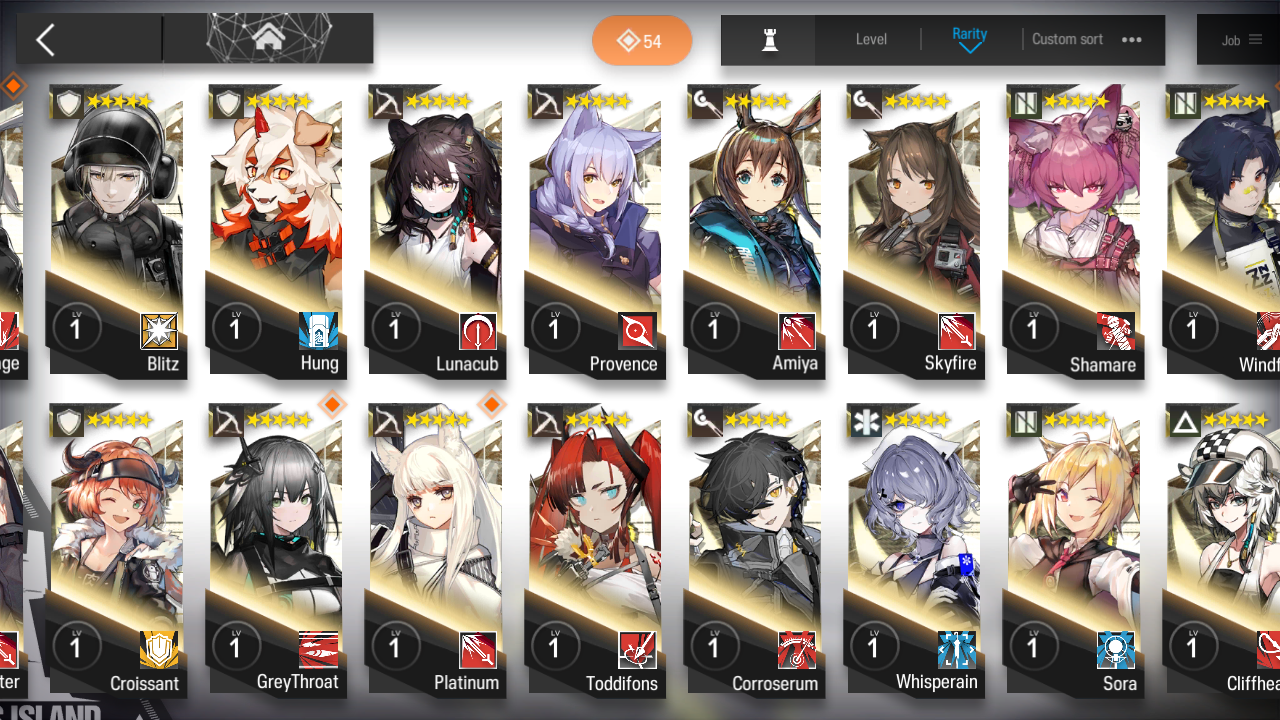Open Amiya's operator card
Viewport: 1280px width, 720px height.
[x=755, y=230]
